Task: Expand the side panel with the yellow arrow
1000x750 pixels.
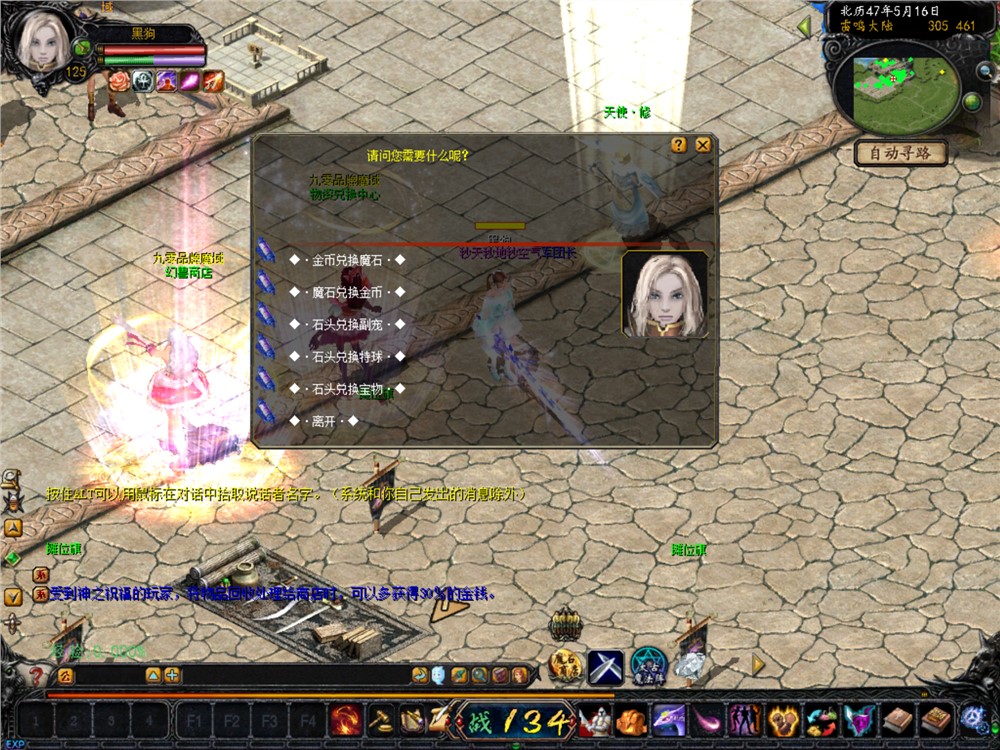Action: tap(758, 663)
